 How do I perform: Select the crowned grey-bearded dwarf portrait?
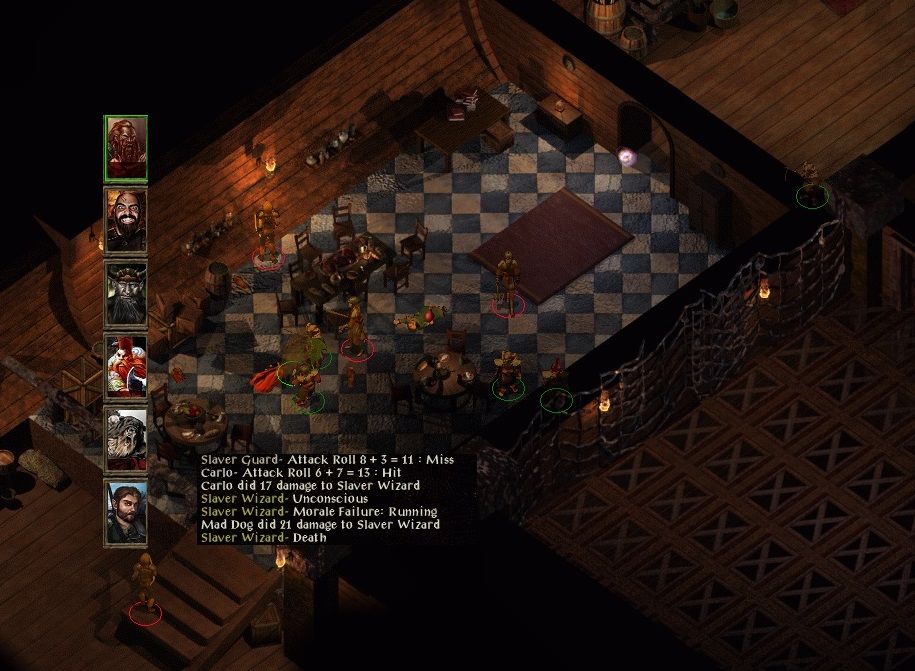[126, 294]
